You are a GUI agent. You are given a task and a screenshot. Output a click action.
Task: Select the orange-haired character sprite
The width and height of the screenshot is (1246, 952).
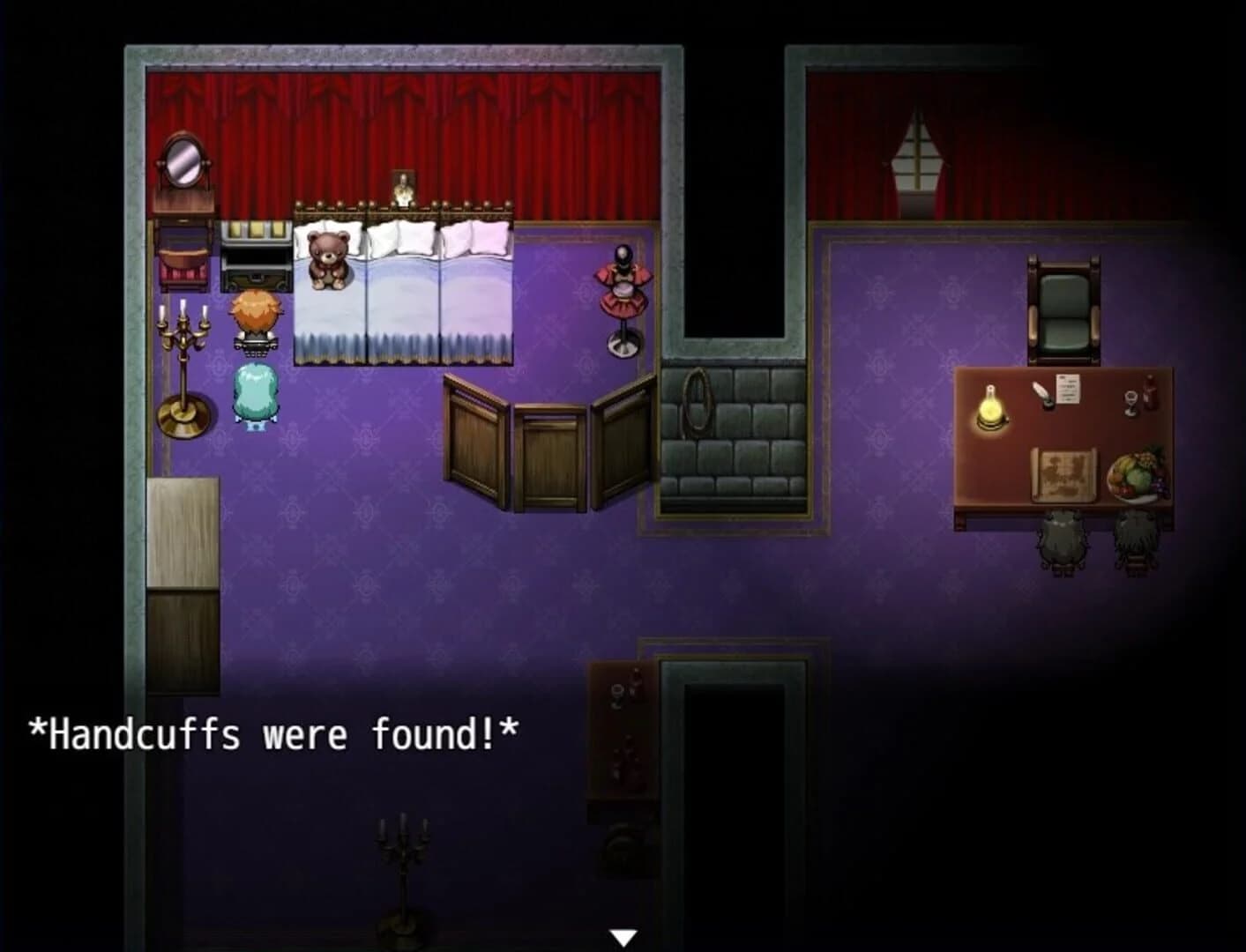257,317
